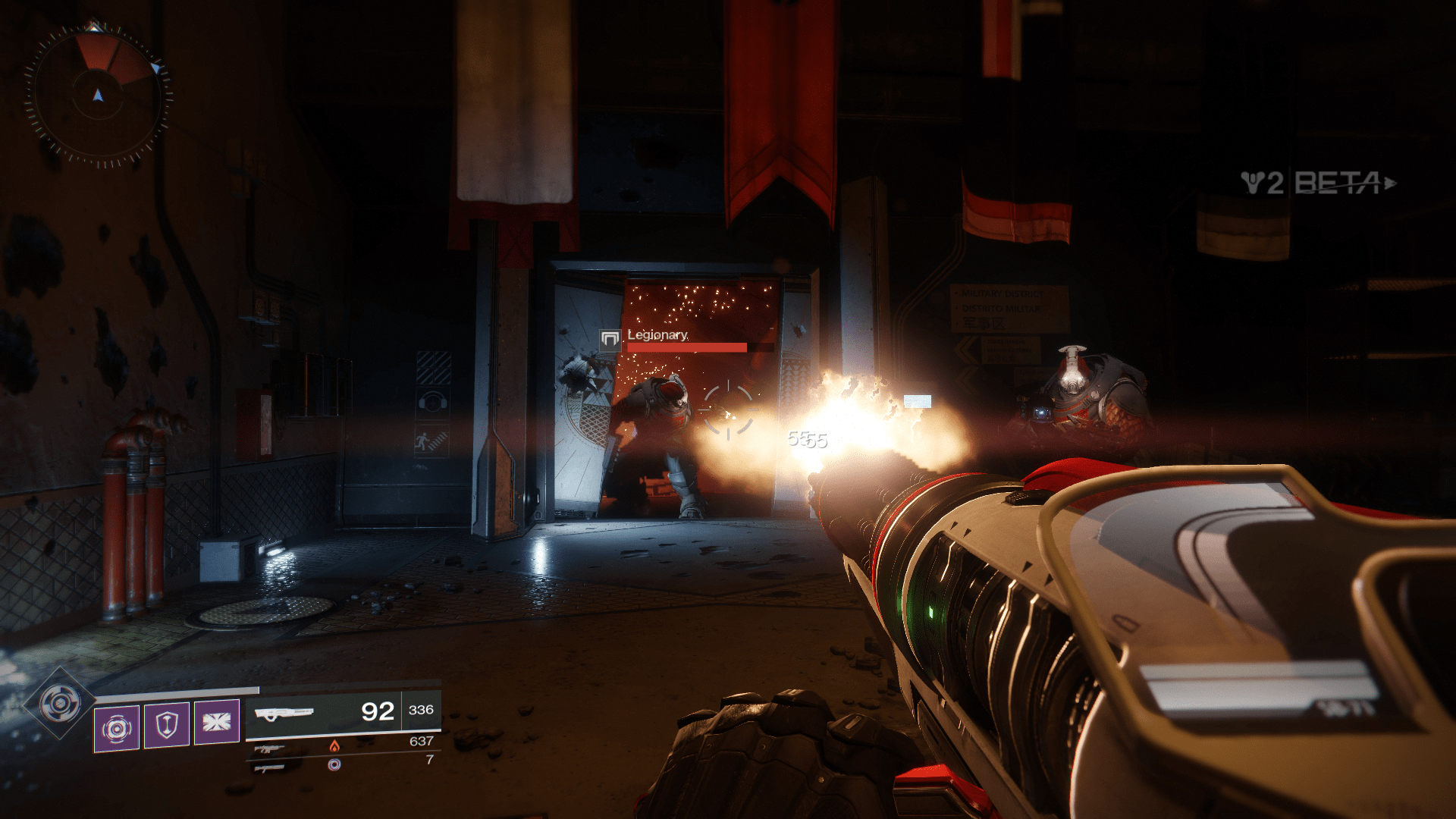Image resolution: width=1456 pixels, height=819 pixels.
Task: Choose the void power weapon row
Action: click(x=341, y=764)
